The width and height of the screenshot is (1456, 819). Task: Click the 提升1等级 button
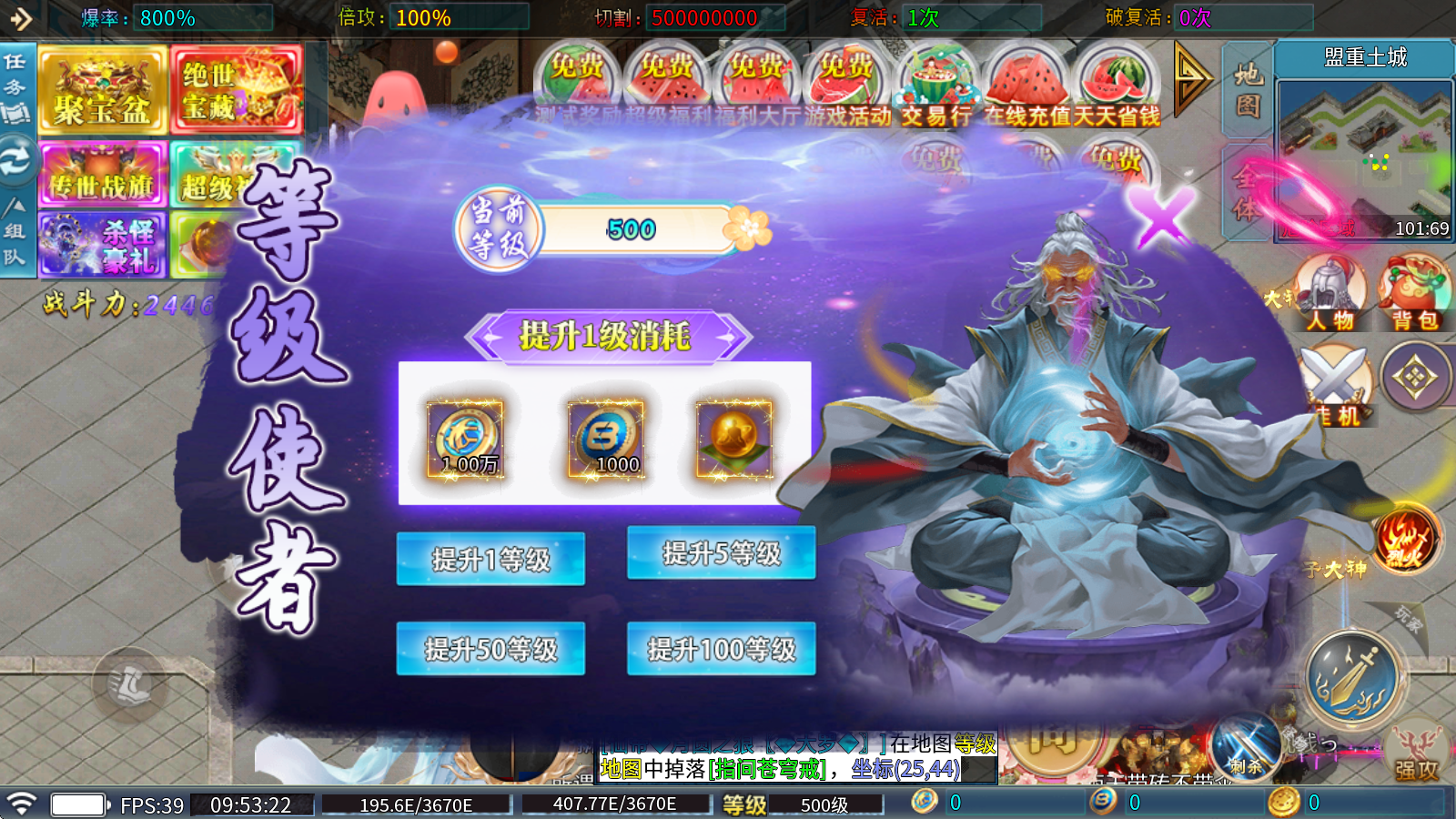tap(490, 559)
